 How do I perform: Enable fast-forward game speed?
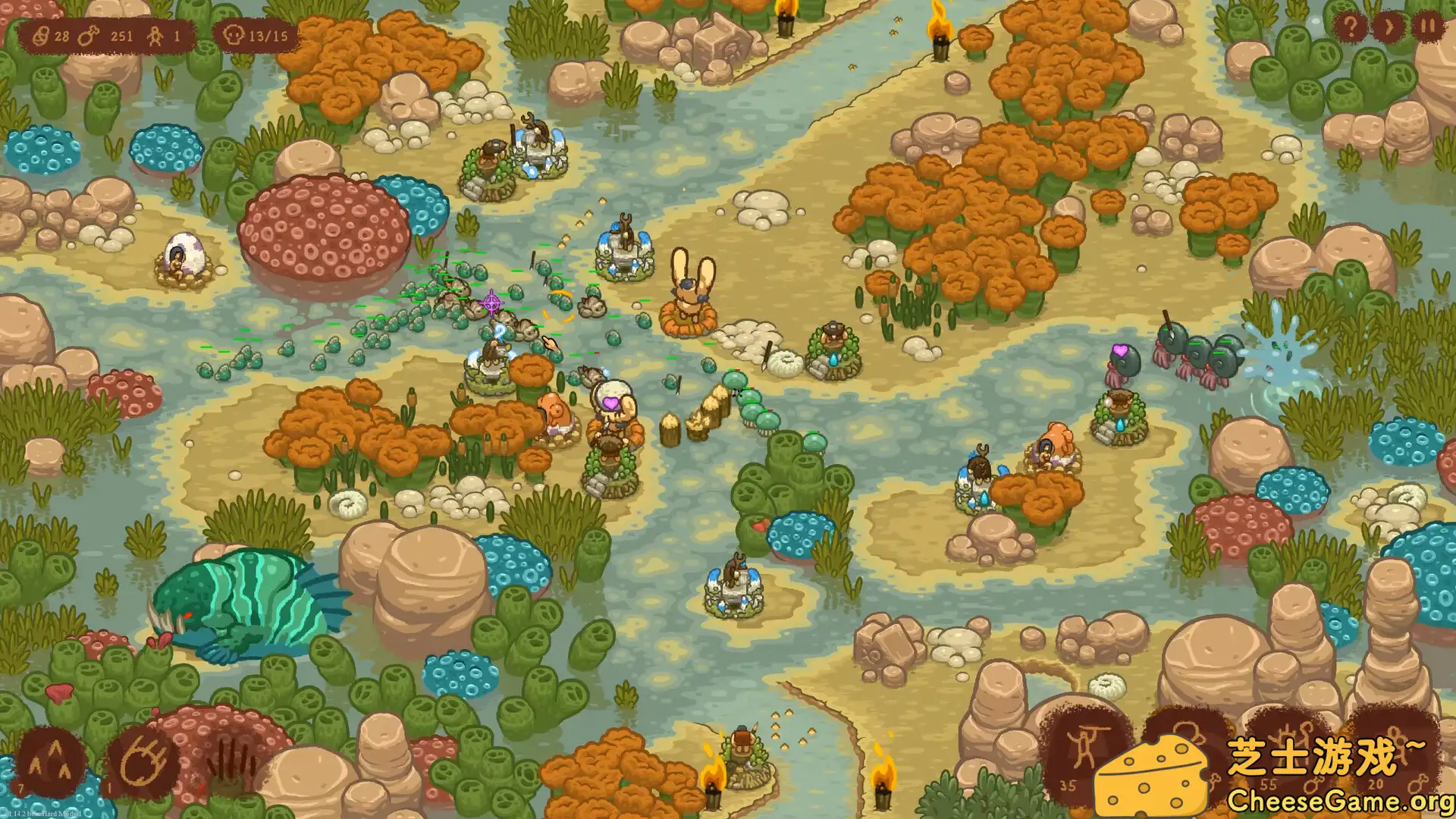point(1389,28)
